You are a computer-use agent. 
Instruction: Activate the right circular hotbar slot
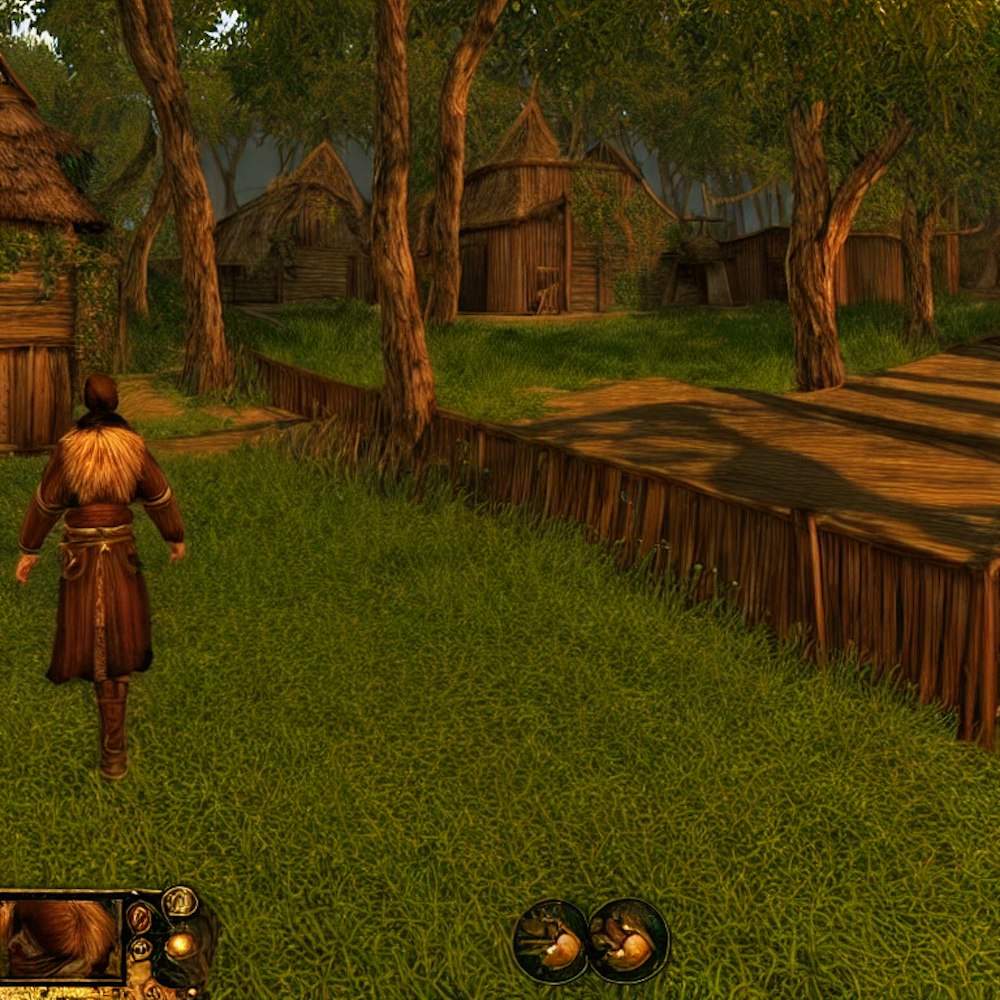point(628,941)
